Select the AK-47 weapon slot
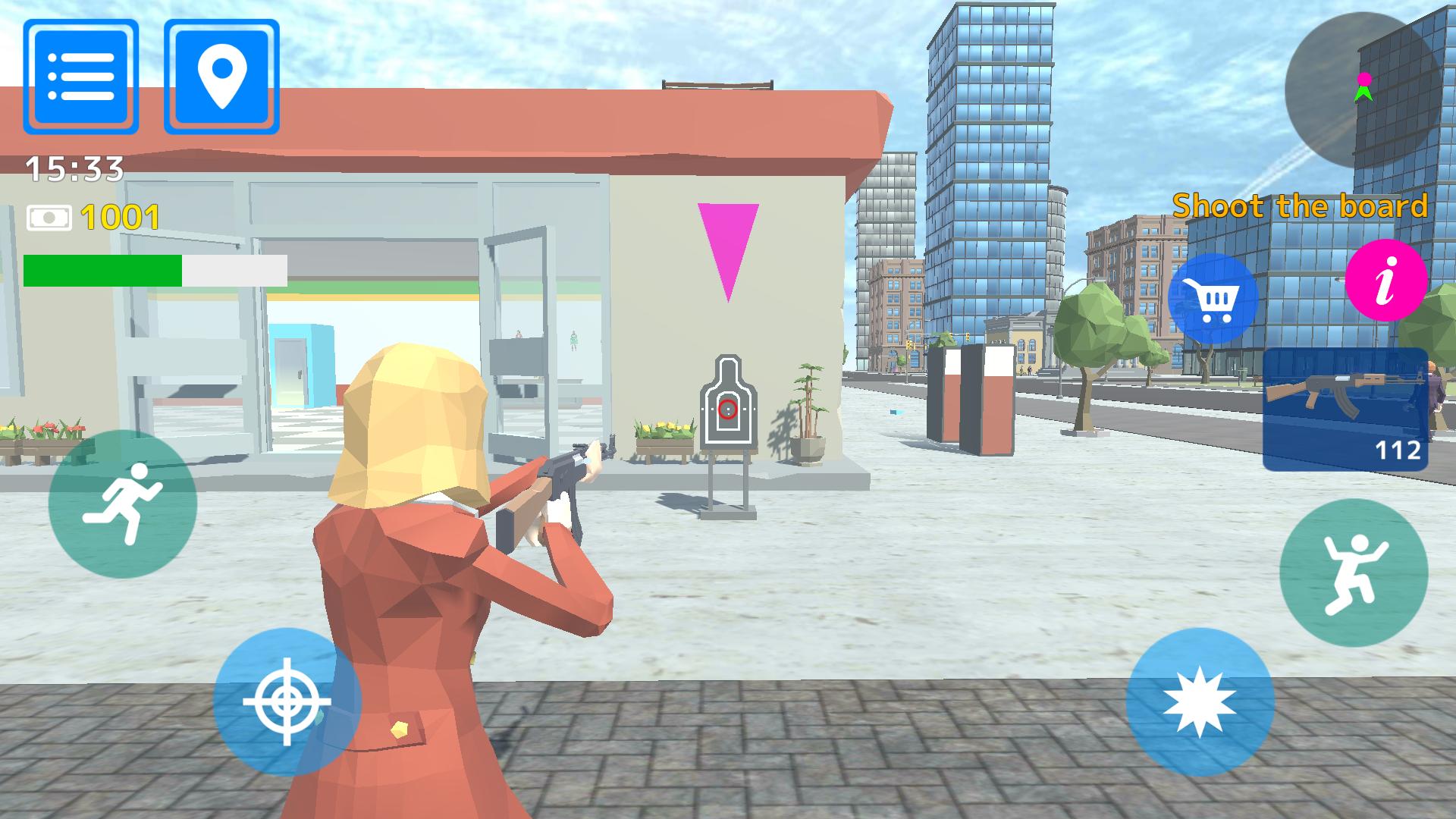 click(x=1345, y=409)
